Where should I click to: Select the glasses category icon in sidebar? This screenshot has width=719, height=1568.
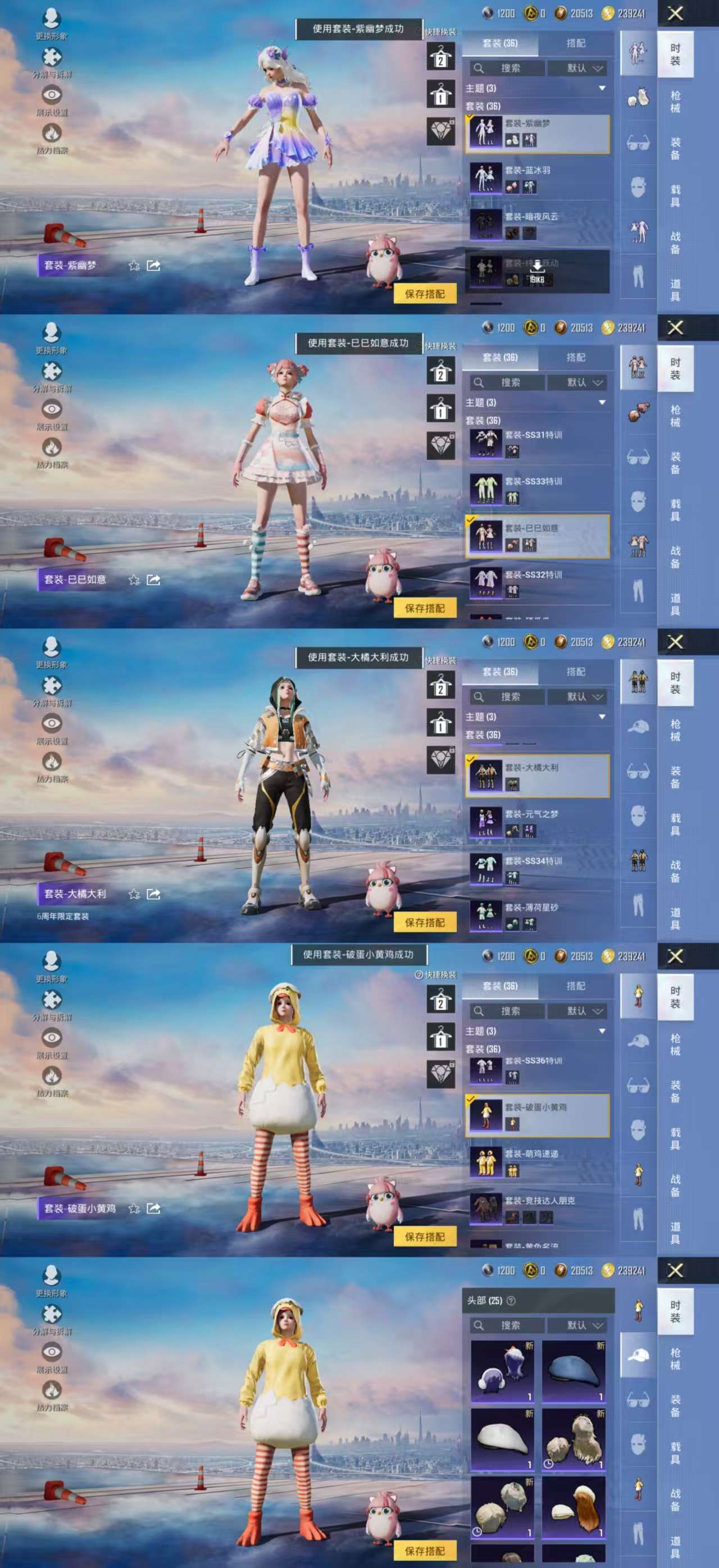tap(639, 141)
